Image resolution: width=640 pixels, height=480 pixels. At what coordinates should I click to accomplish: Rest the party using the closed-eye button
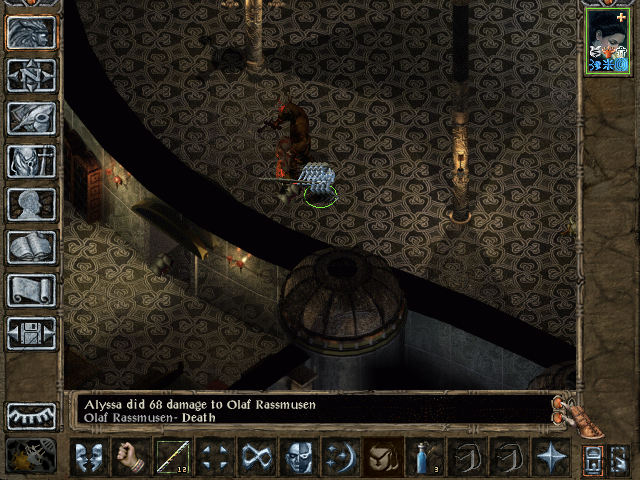[x=31, y=416]
